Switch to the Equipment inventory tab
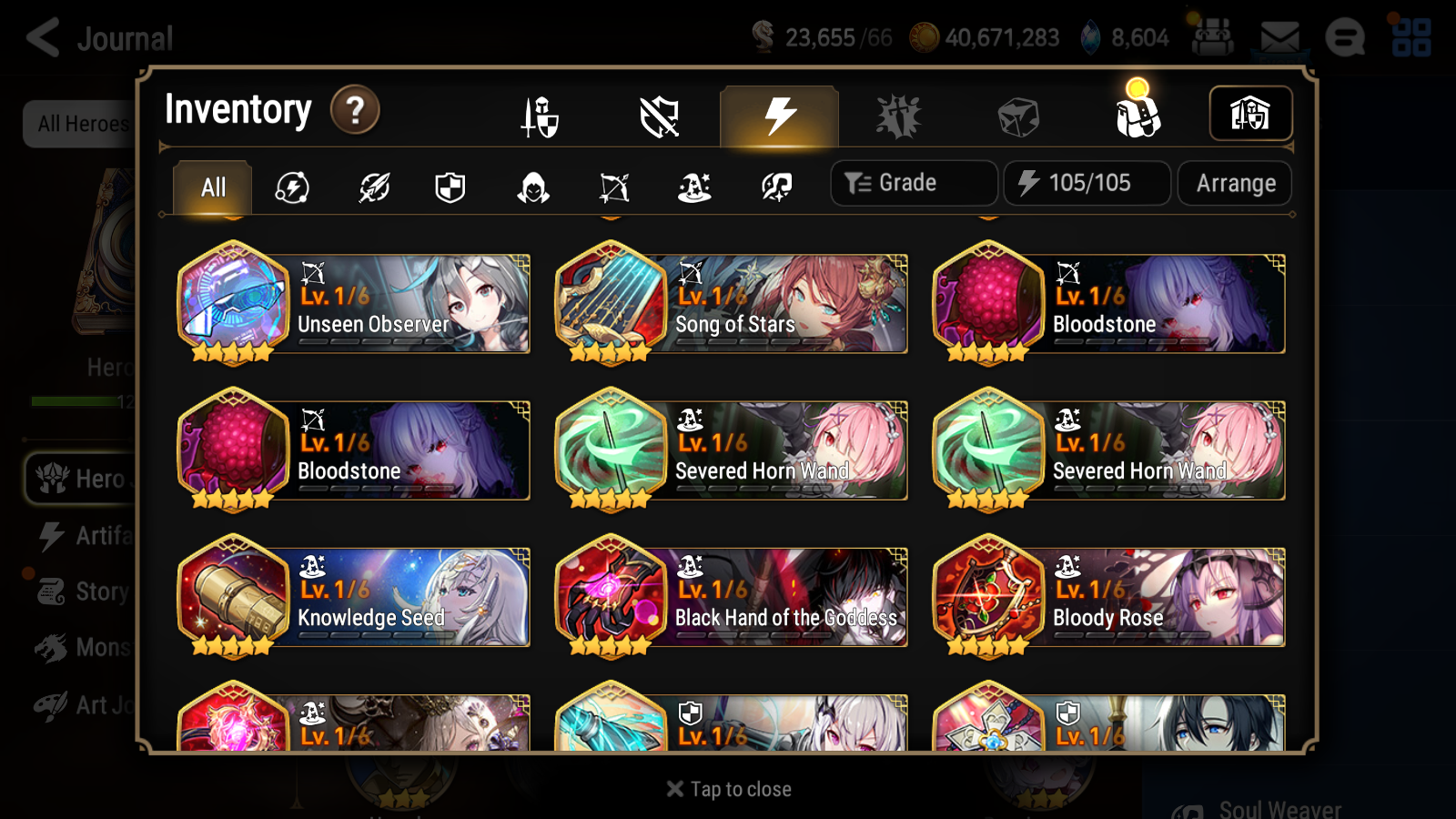Image resolution: width=1456 pixels, height=819 pixels. tap(541, 116)
